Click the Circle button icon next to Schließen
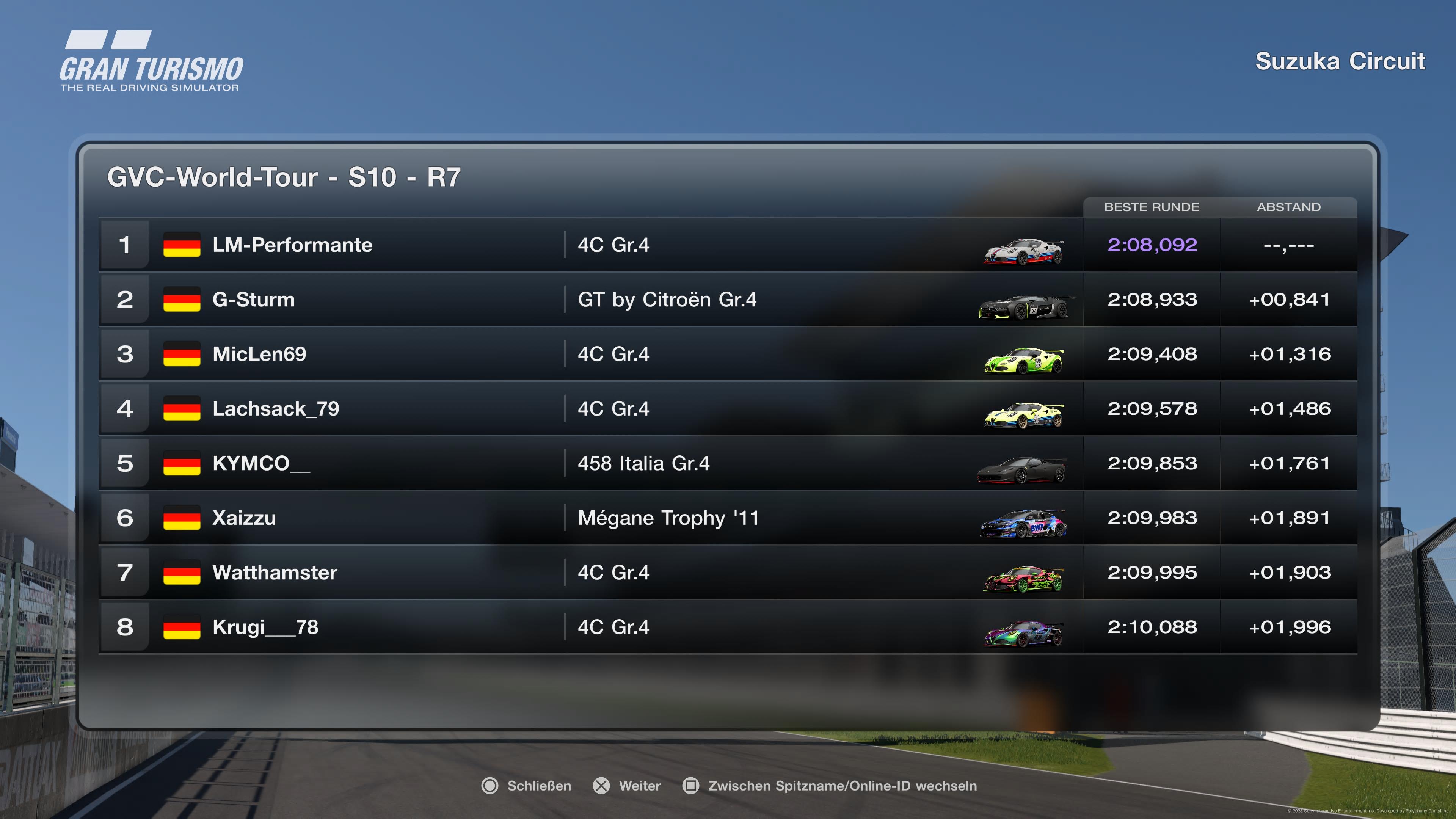 coord(491,786)
